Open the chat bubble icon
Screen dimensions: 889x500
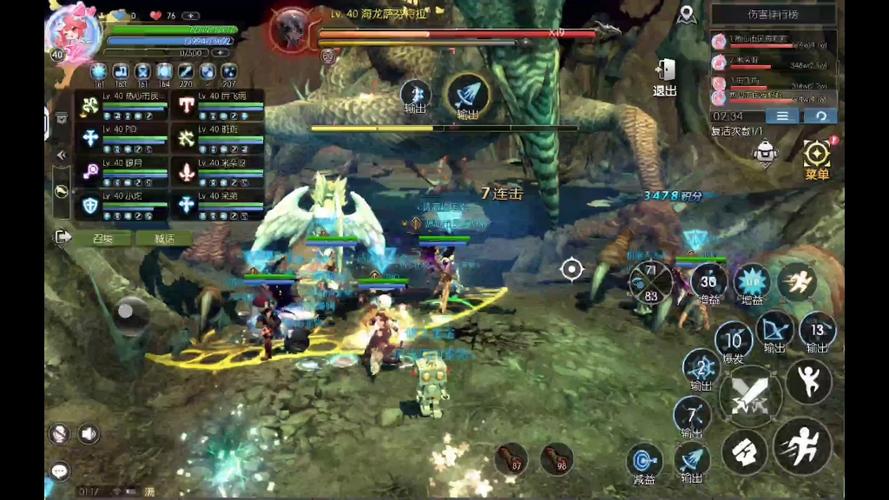point(60,470)
